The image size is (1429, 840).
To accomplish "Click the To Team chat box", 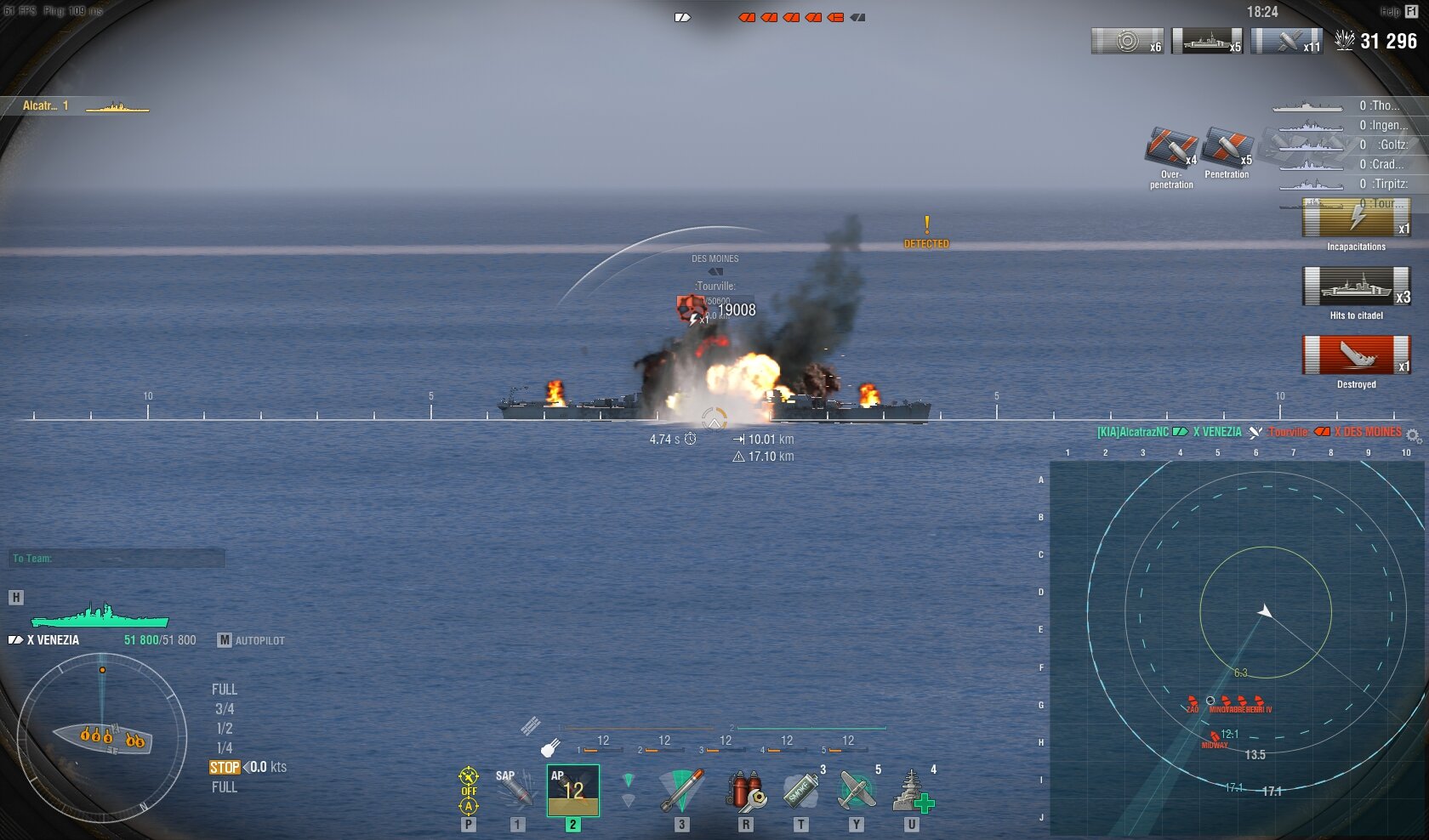I will (x=117, y=559).
